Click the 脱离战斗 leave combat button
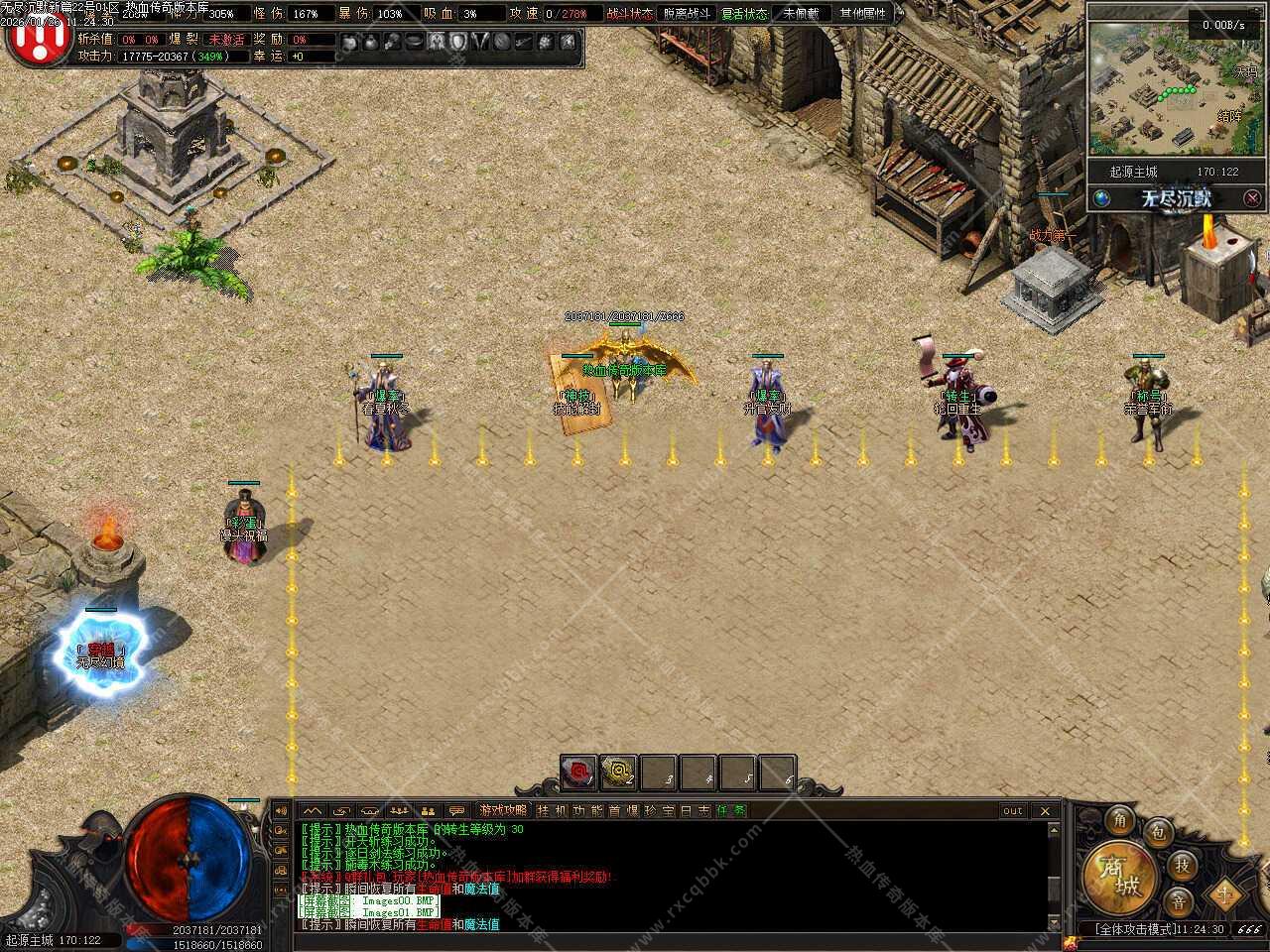 tap(687, 14)
